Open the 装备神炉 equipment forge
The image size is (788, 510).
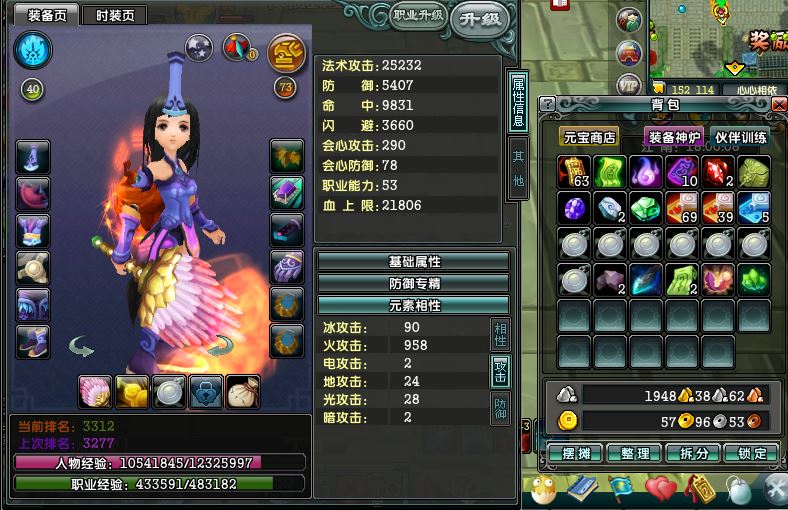pos(675,137)
